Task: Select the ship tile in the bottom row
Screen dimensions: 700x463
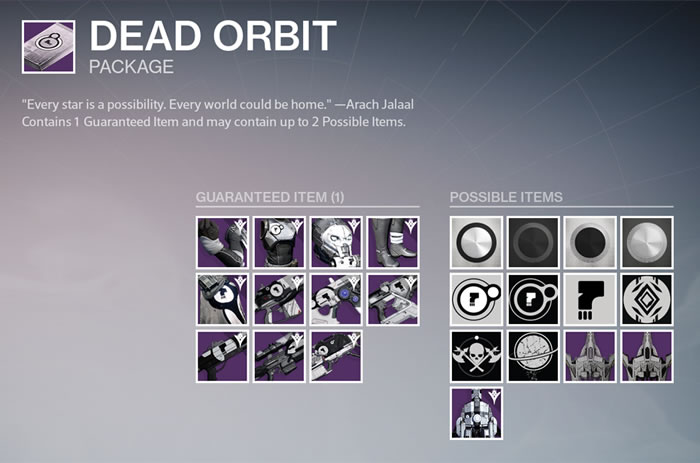Action: (x=476, y=414)
